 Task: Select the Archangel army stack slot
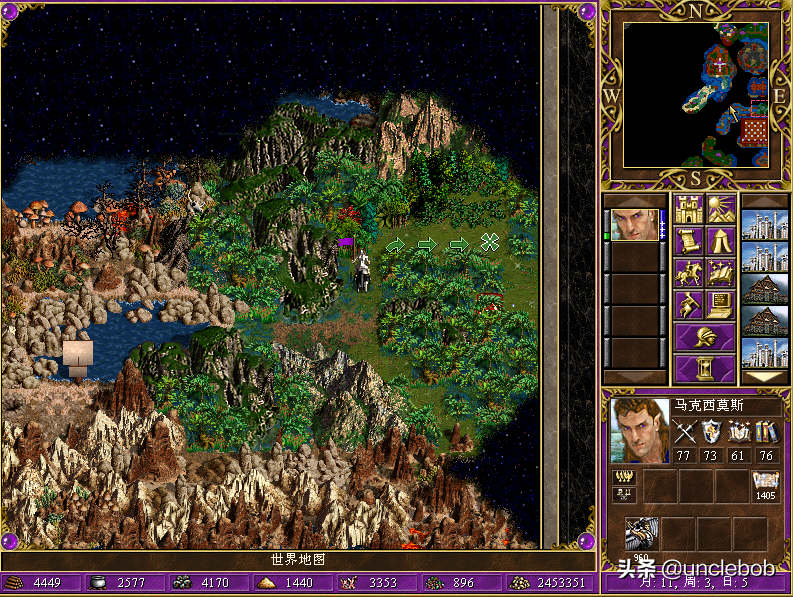(642, 535)
